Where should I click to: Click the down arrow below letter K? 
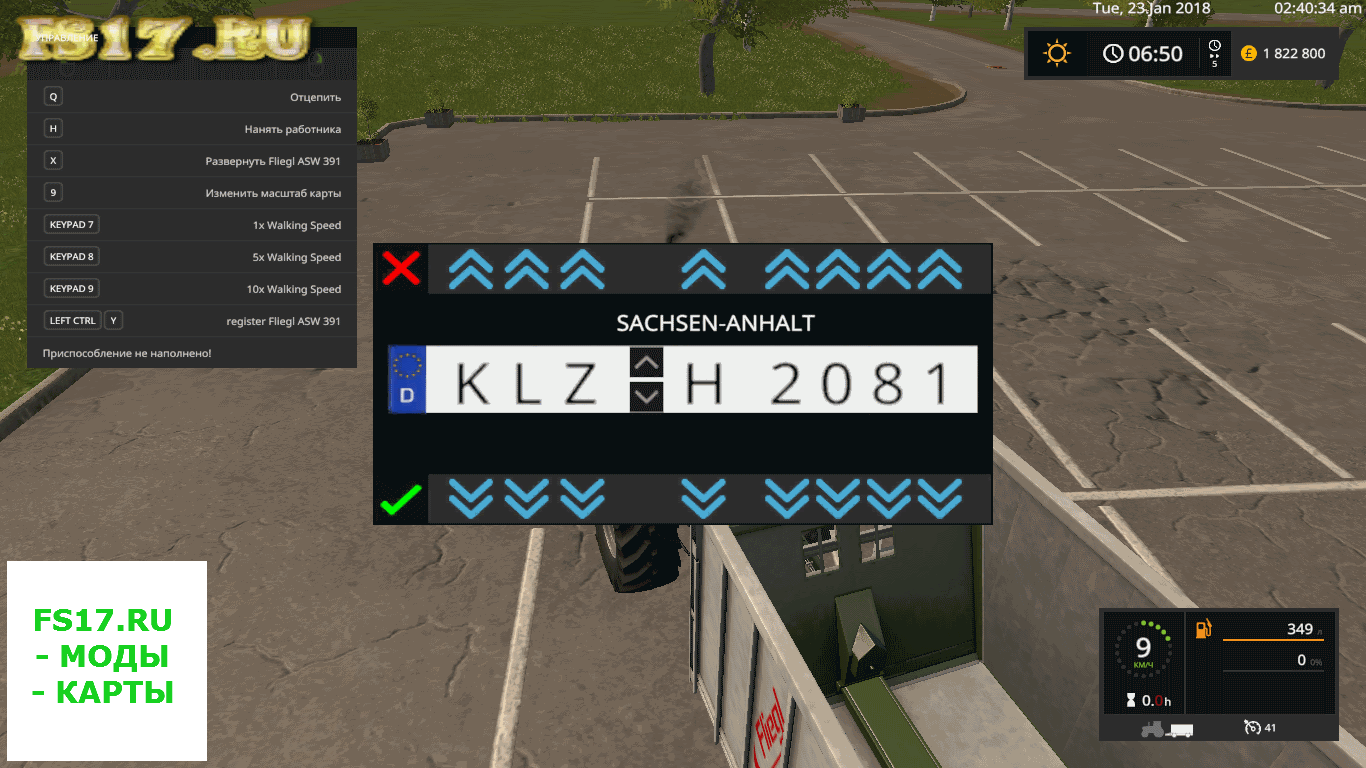click(471, 497)
